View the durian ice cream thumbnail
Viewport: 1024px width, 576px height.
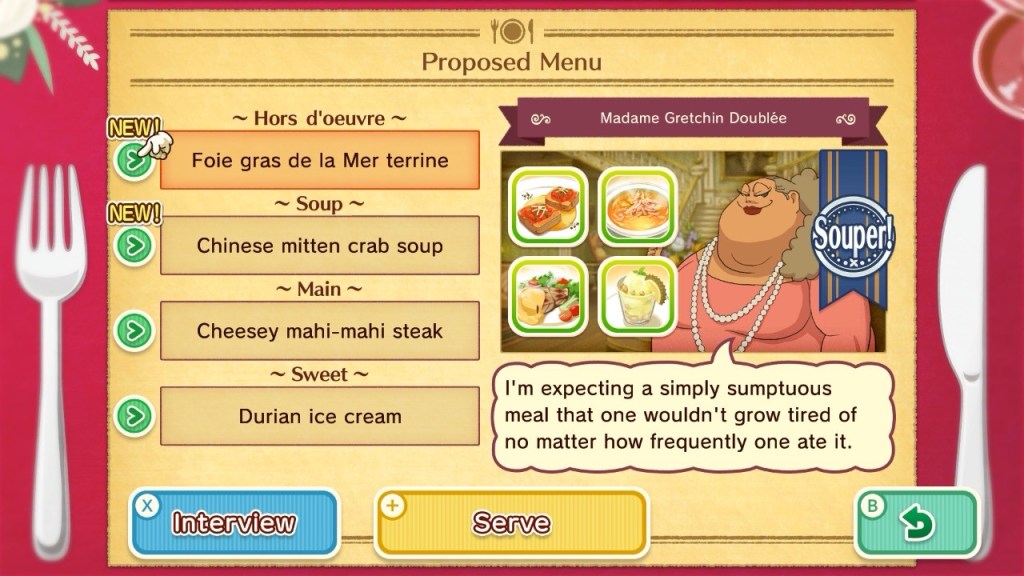[636, 296]
